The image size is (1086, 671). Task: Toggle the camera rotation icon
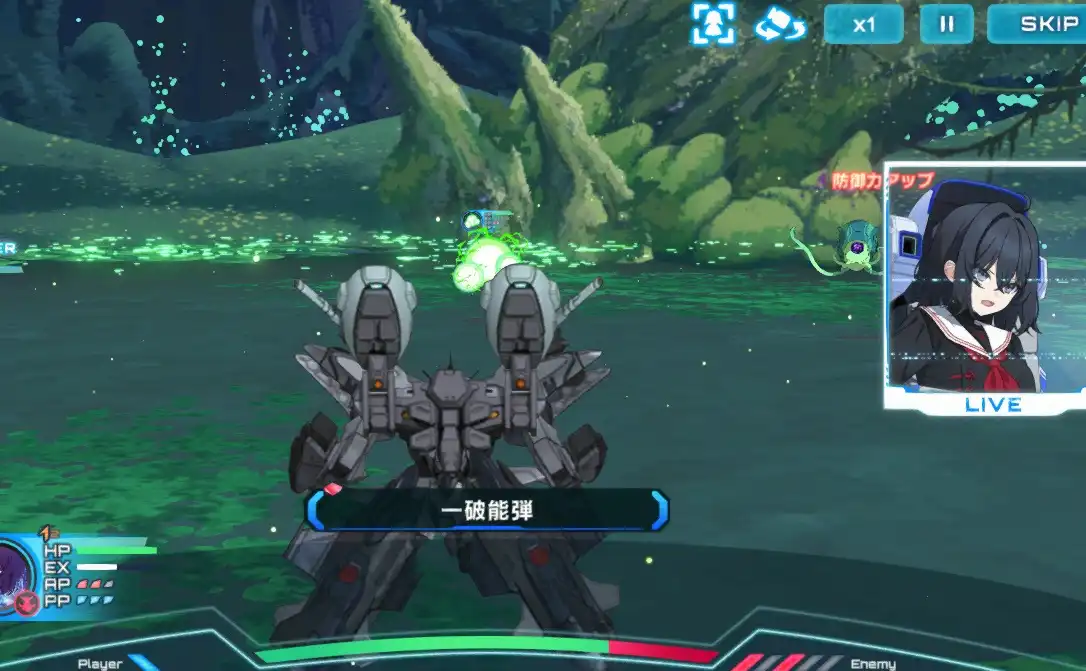click(780, 24)
